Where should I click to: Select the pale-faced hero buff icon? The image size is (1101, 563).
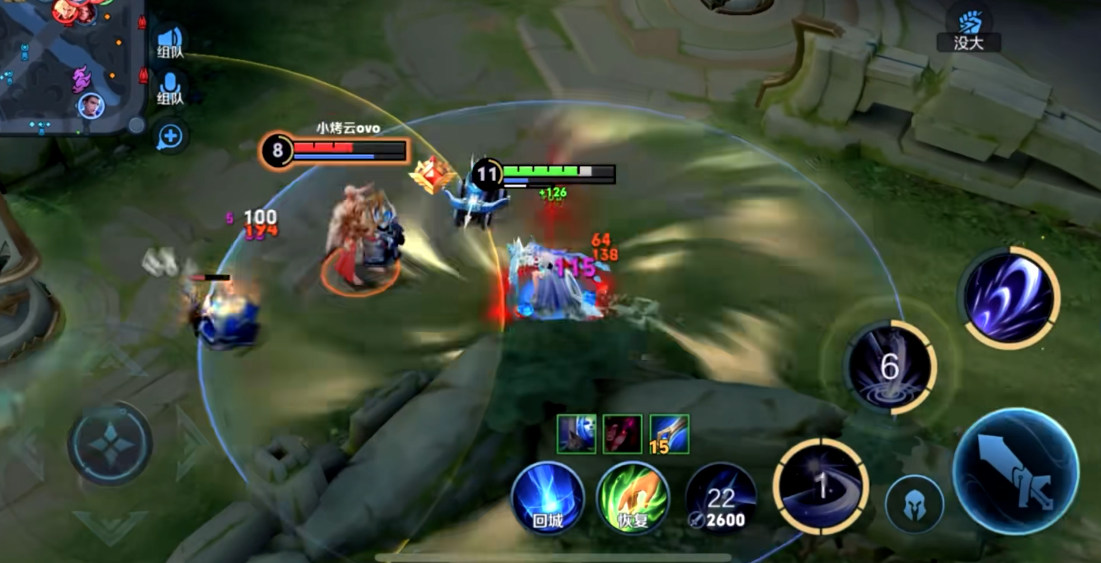pos(577,434)
